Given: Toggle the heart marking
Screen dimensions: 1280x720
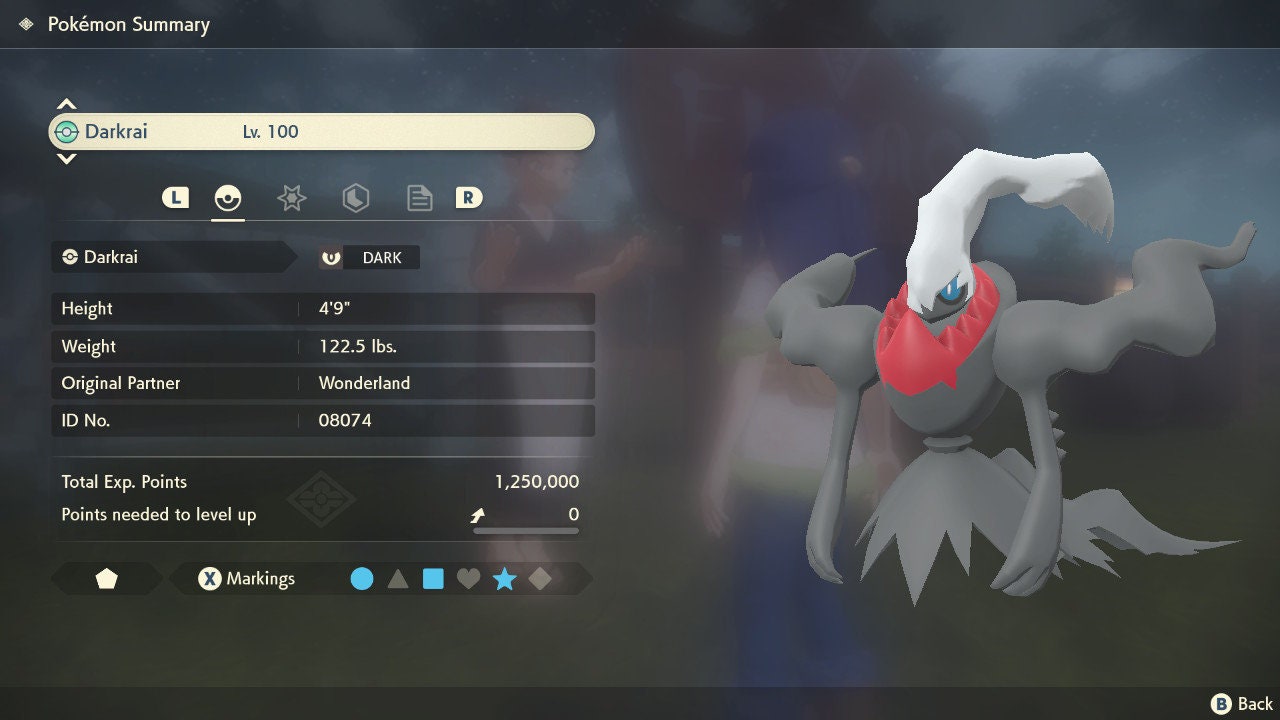Looking at the screenshot, I should coord(468,579).
